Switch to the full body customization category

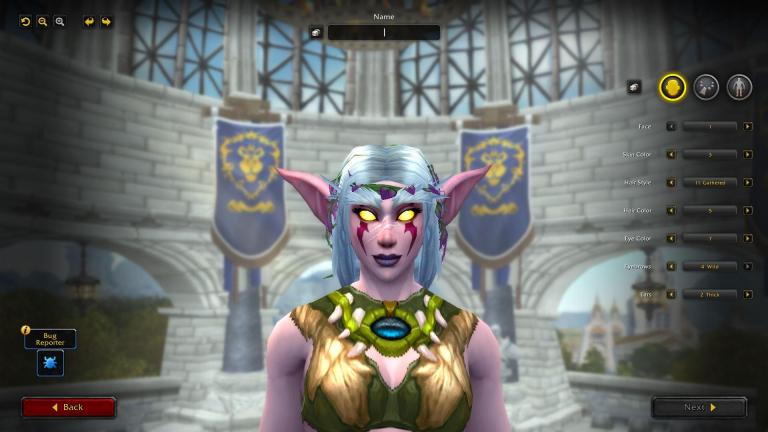tap(739, 87)
